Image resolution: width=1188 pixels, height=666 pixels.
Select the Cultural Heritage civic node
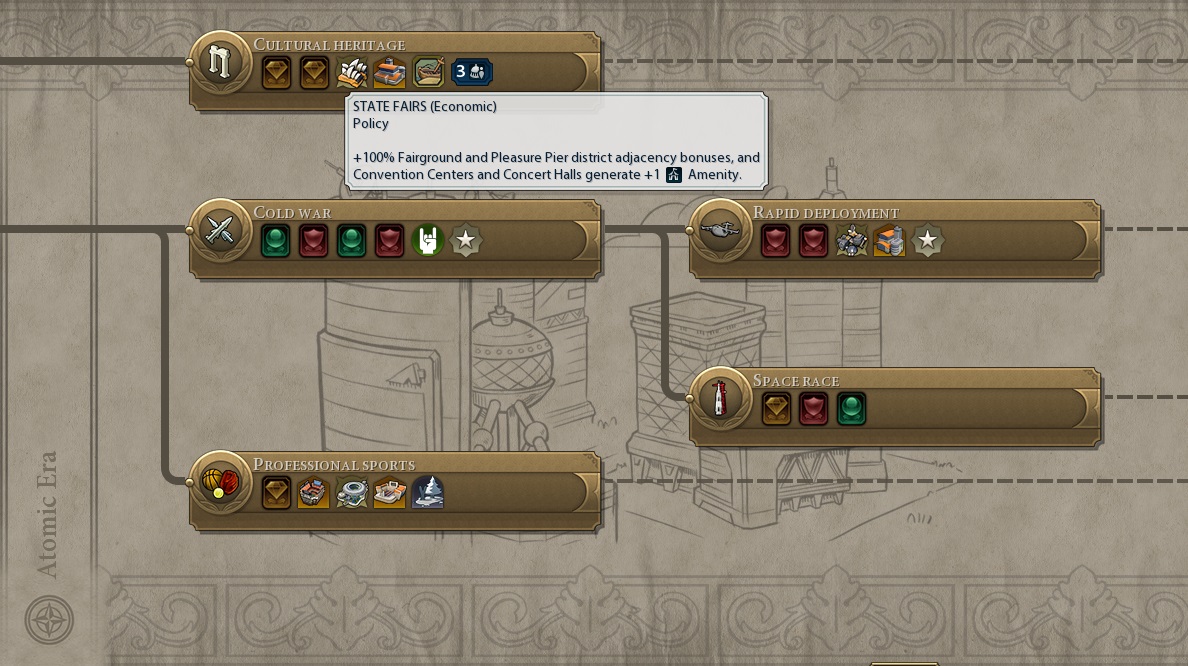[x=217, y=61]
